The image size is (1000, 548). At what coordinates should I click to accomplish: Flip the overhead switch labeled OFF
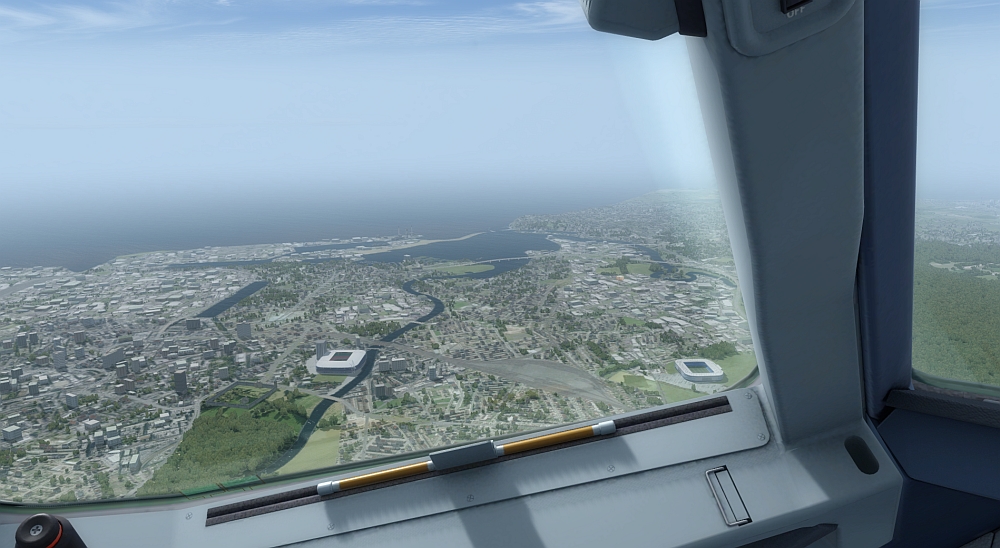(795, 5)
